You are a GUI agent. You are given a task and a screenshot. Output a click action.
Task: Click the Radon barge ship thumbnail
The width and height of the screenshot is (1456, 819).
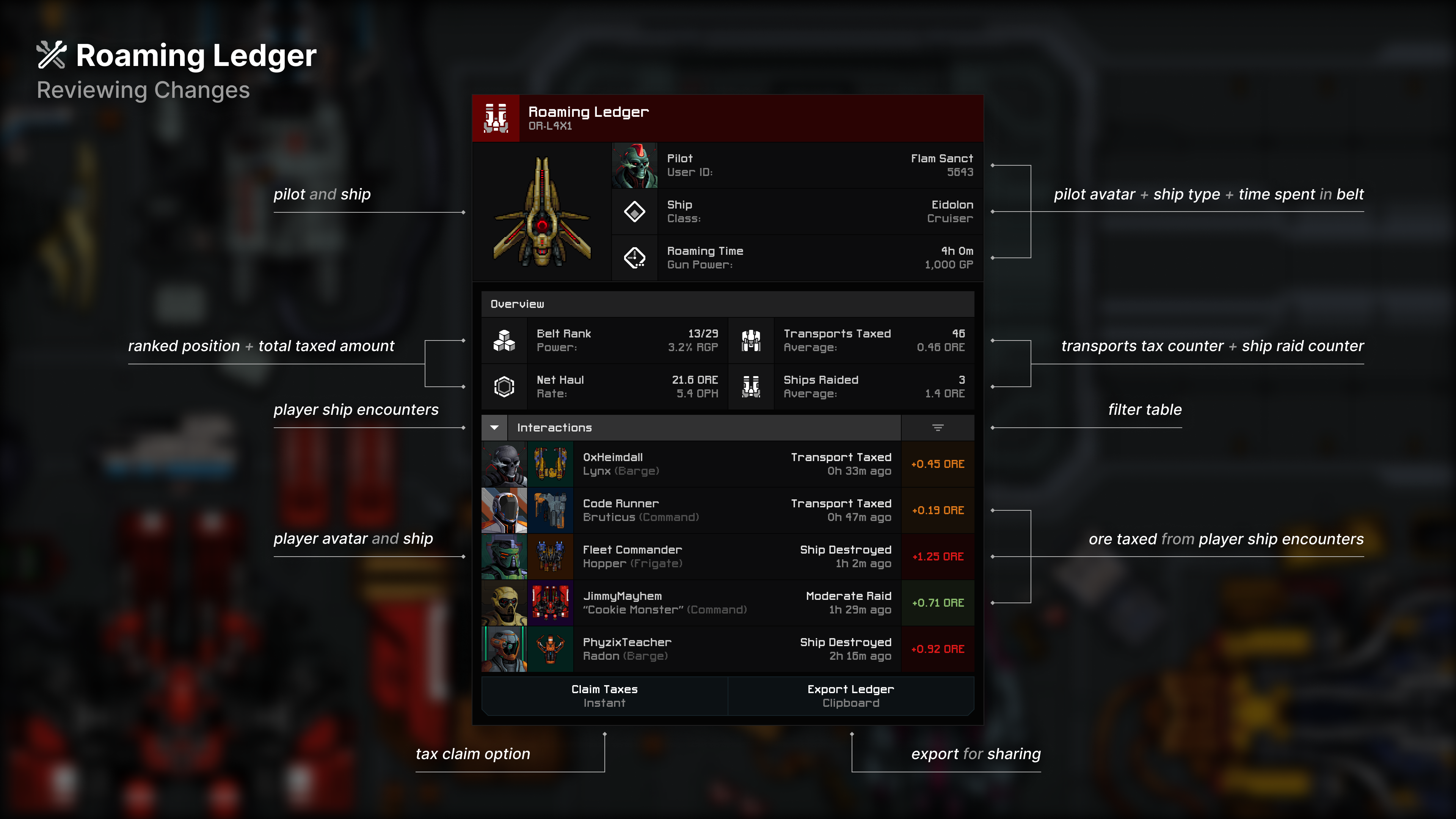tap(551, 650)
